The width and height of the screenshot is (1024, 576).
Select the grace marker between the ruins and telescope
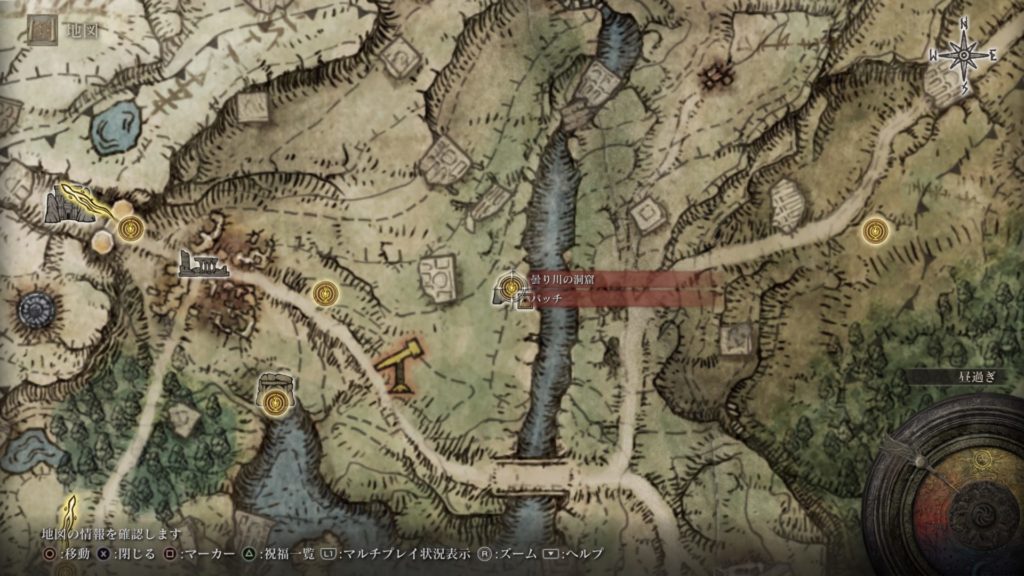pos(324,294)
